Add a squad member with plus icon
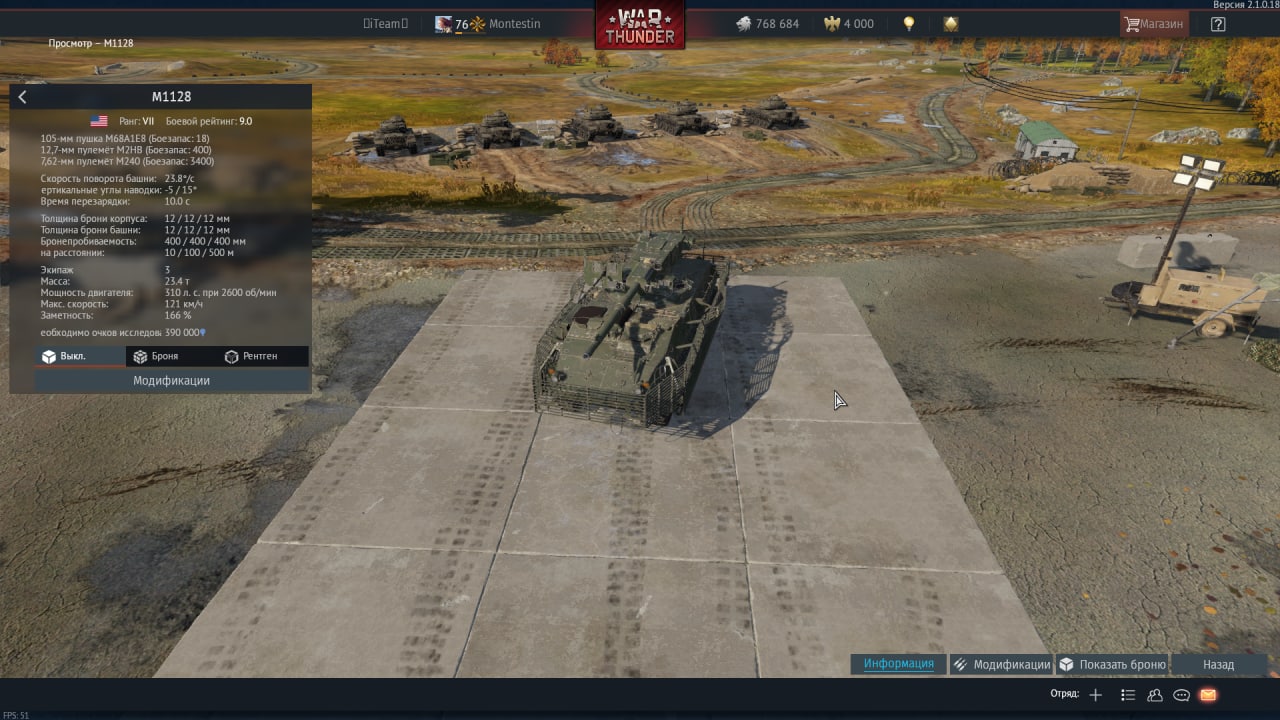Image resolution: width=1280 pixels, height=720 pixels. (1096, 695)
